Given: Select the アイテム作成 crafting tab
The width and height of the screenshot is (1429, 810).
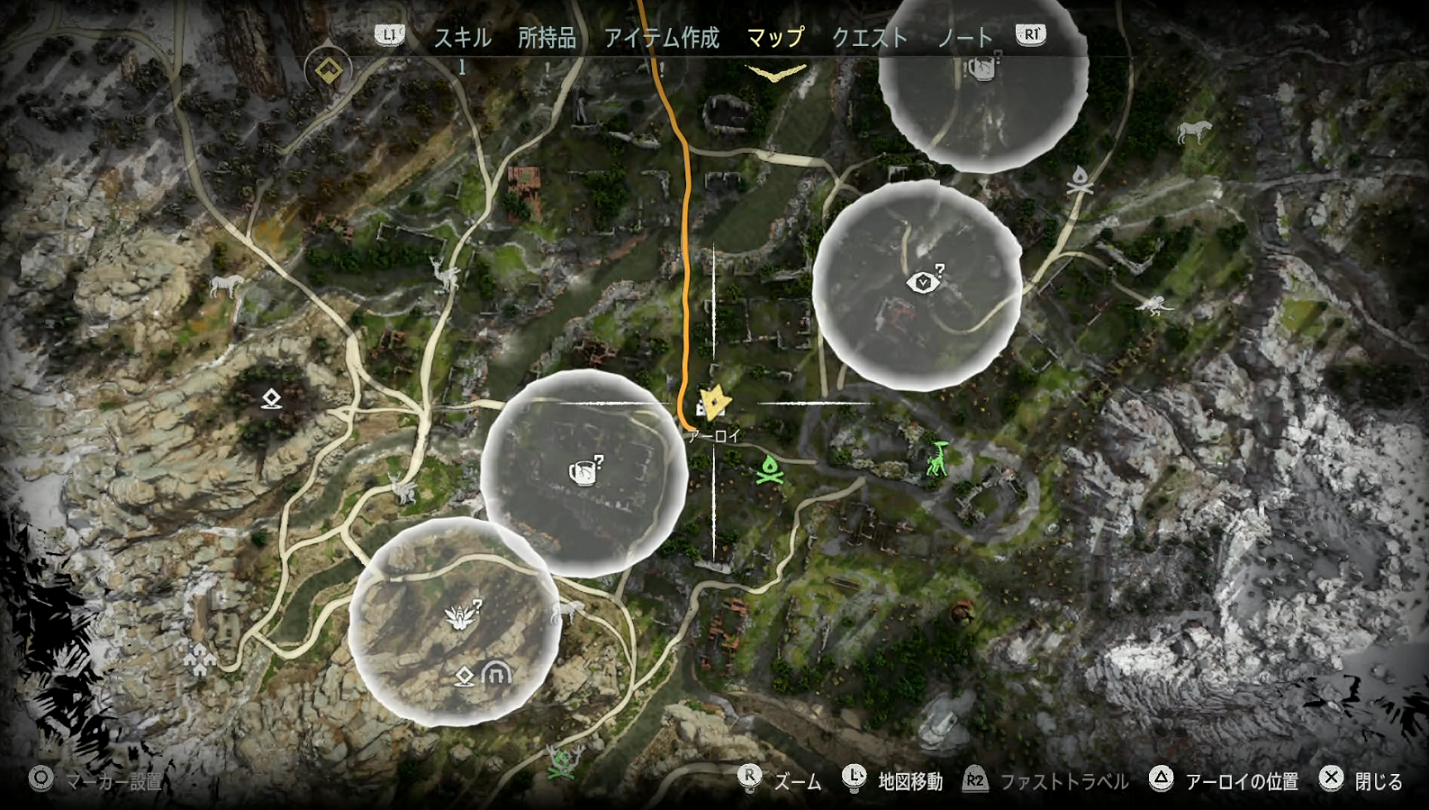Looking at the screenshot, I should point(661,38).
